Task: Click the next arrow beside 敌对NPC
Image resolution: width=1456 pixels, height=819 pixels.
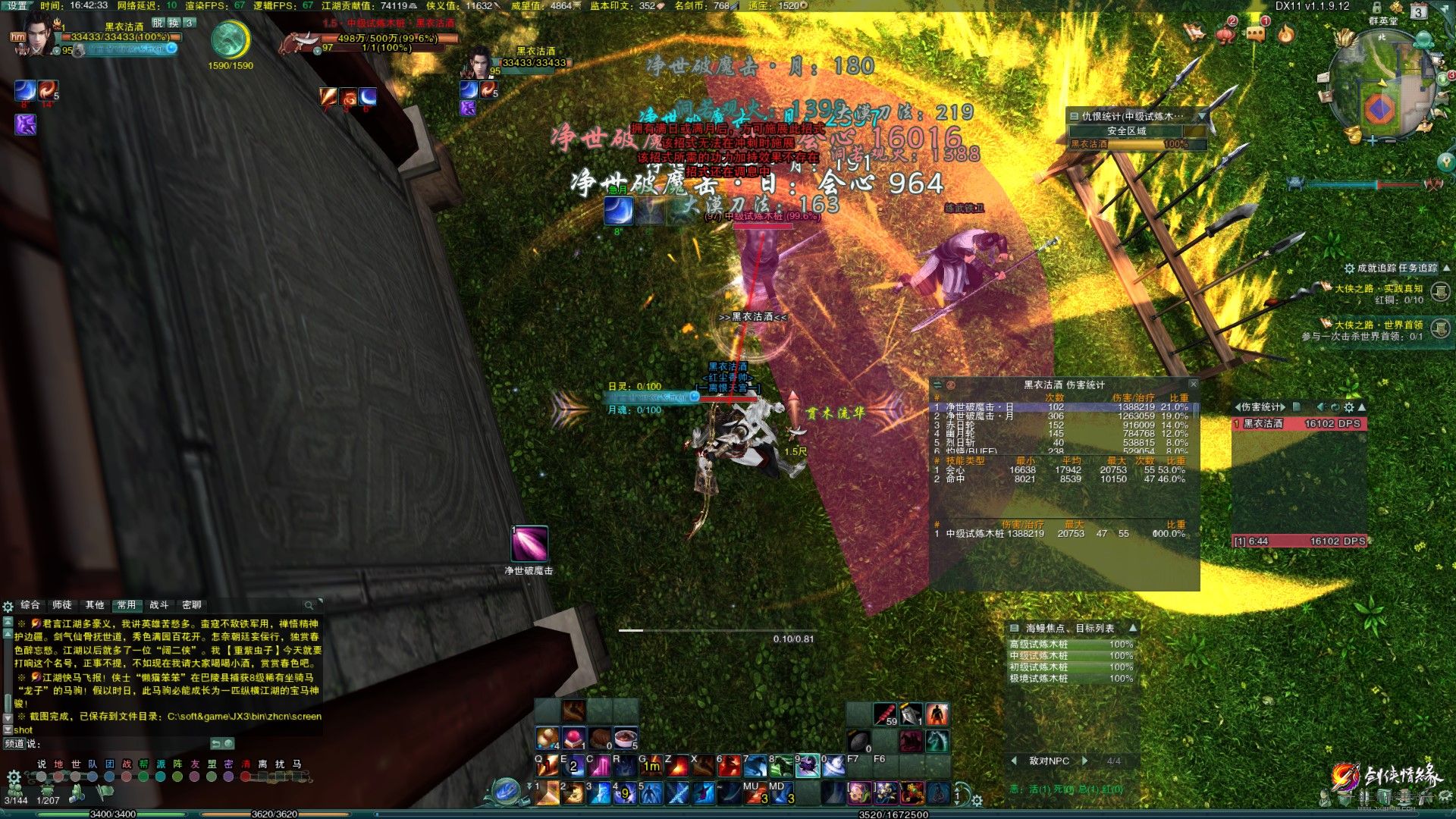Action: [x=1085, y=761]
